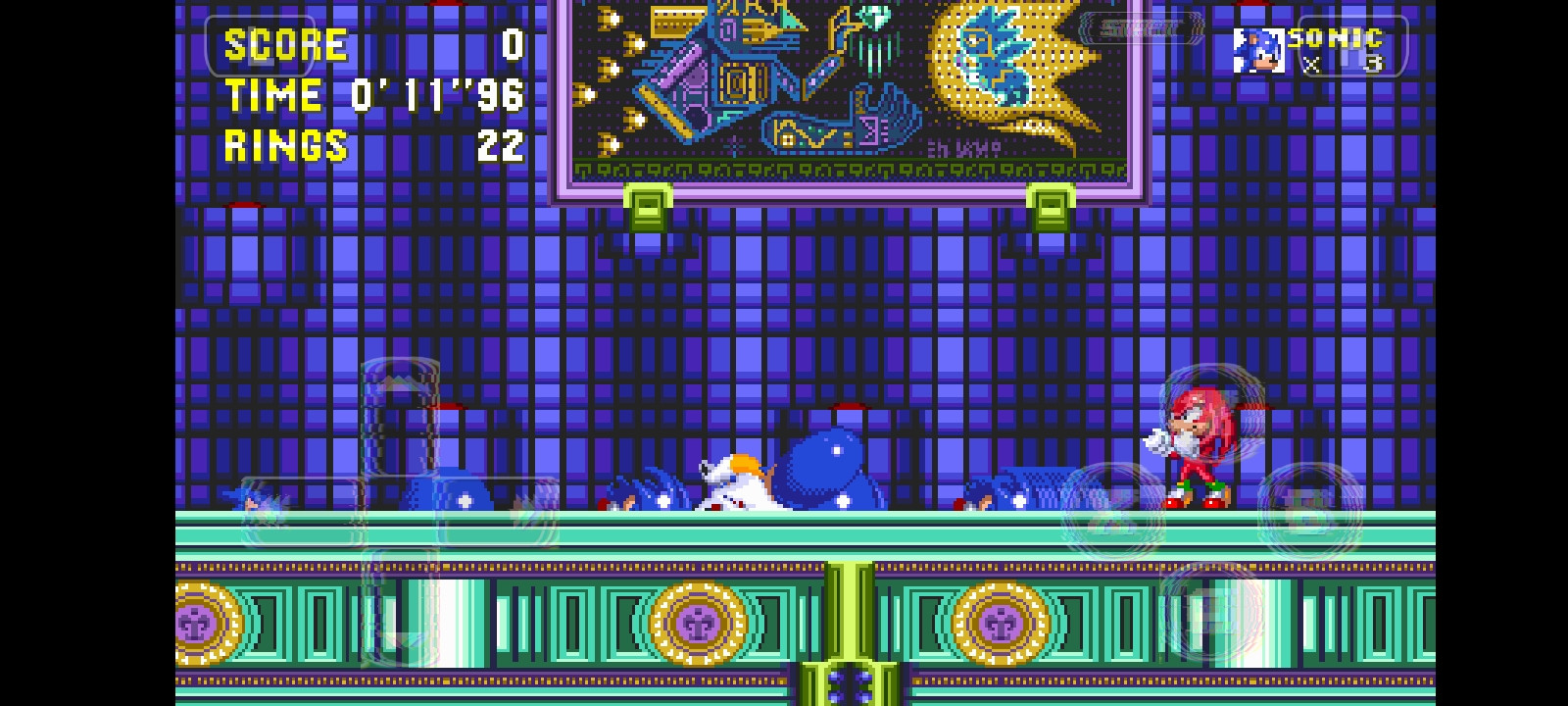This screenshot has height=706, width=1568.
Task: Tap the Sonic face icon in the lives counter
Action: (x=1259, y=52)
